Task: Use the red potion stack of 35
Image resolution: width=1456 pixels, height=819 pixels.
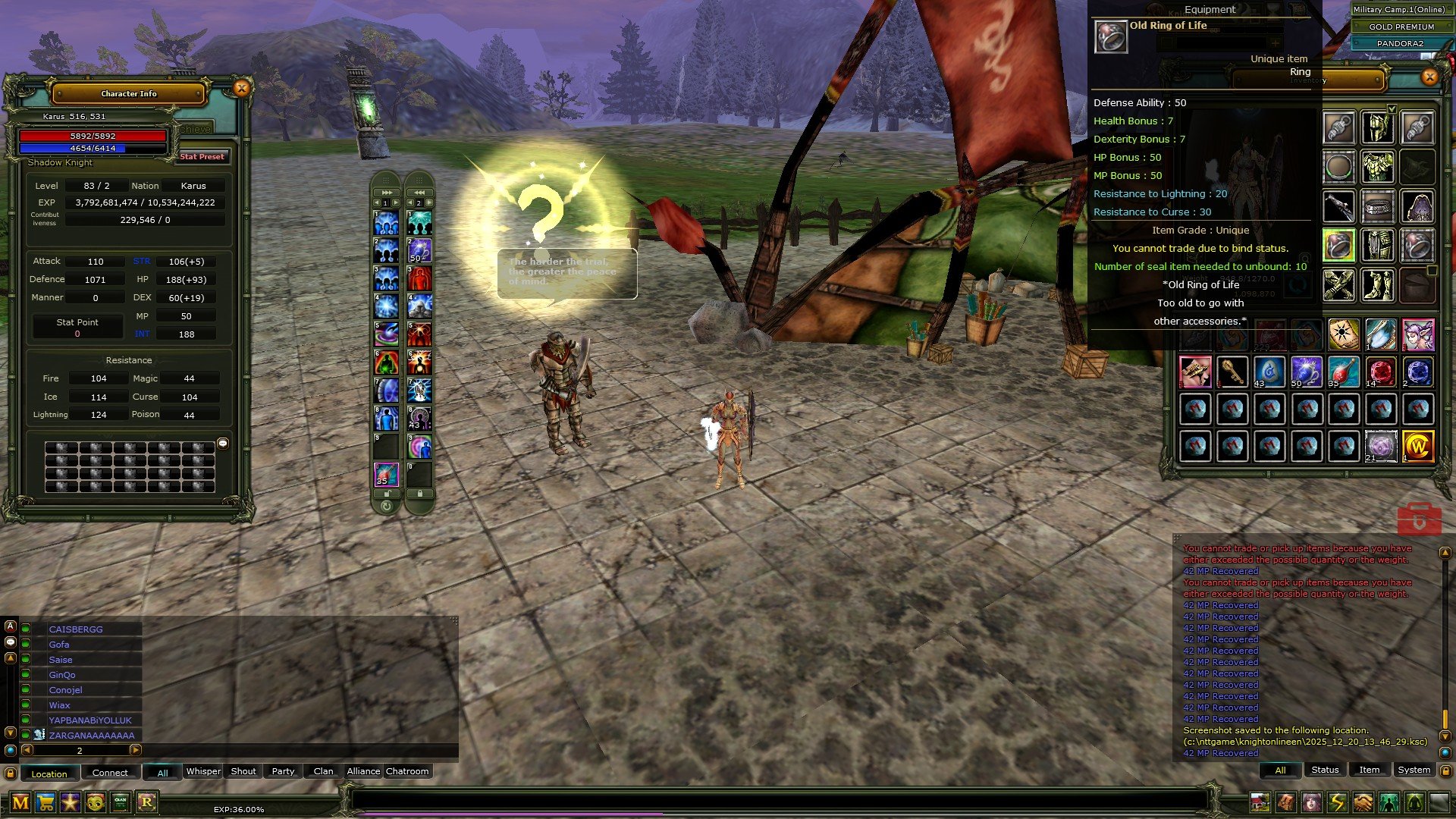Action: click(1343, 372)
